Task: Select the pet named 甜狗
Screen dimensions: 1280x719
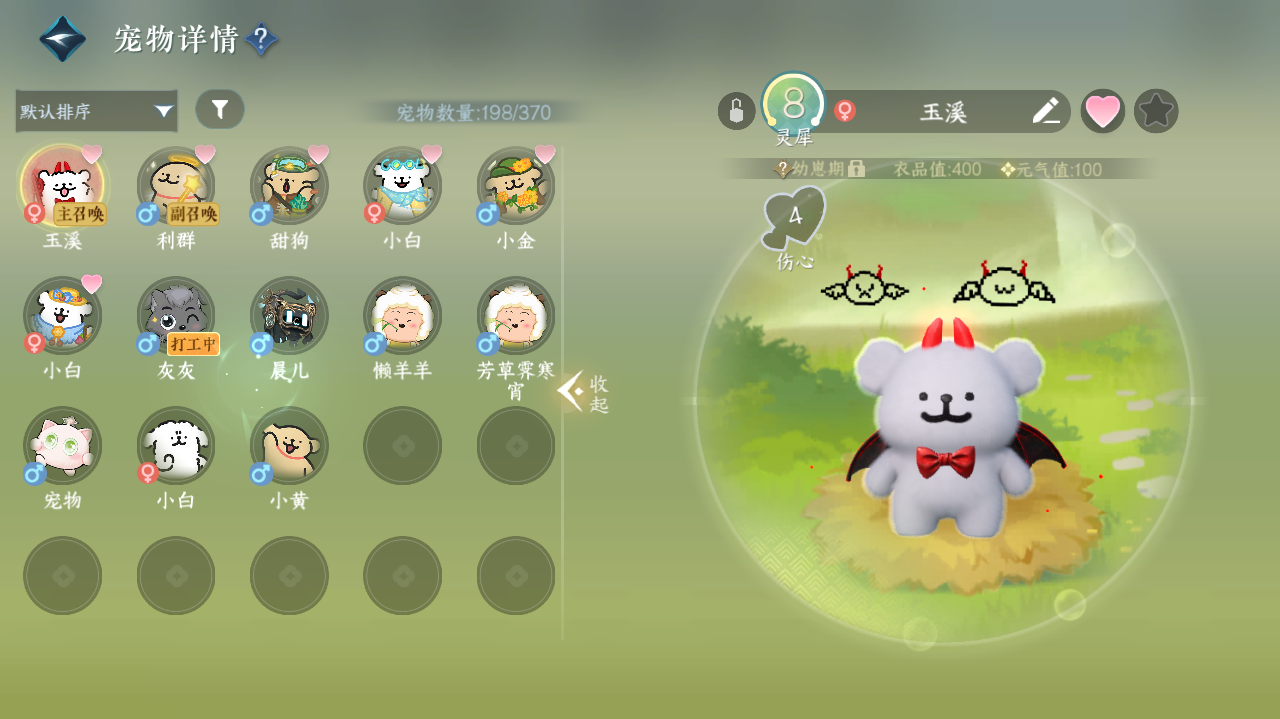Action: coord(289,186)
